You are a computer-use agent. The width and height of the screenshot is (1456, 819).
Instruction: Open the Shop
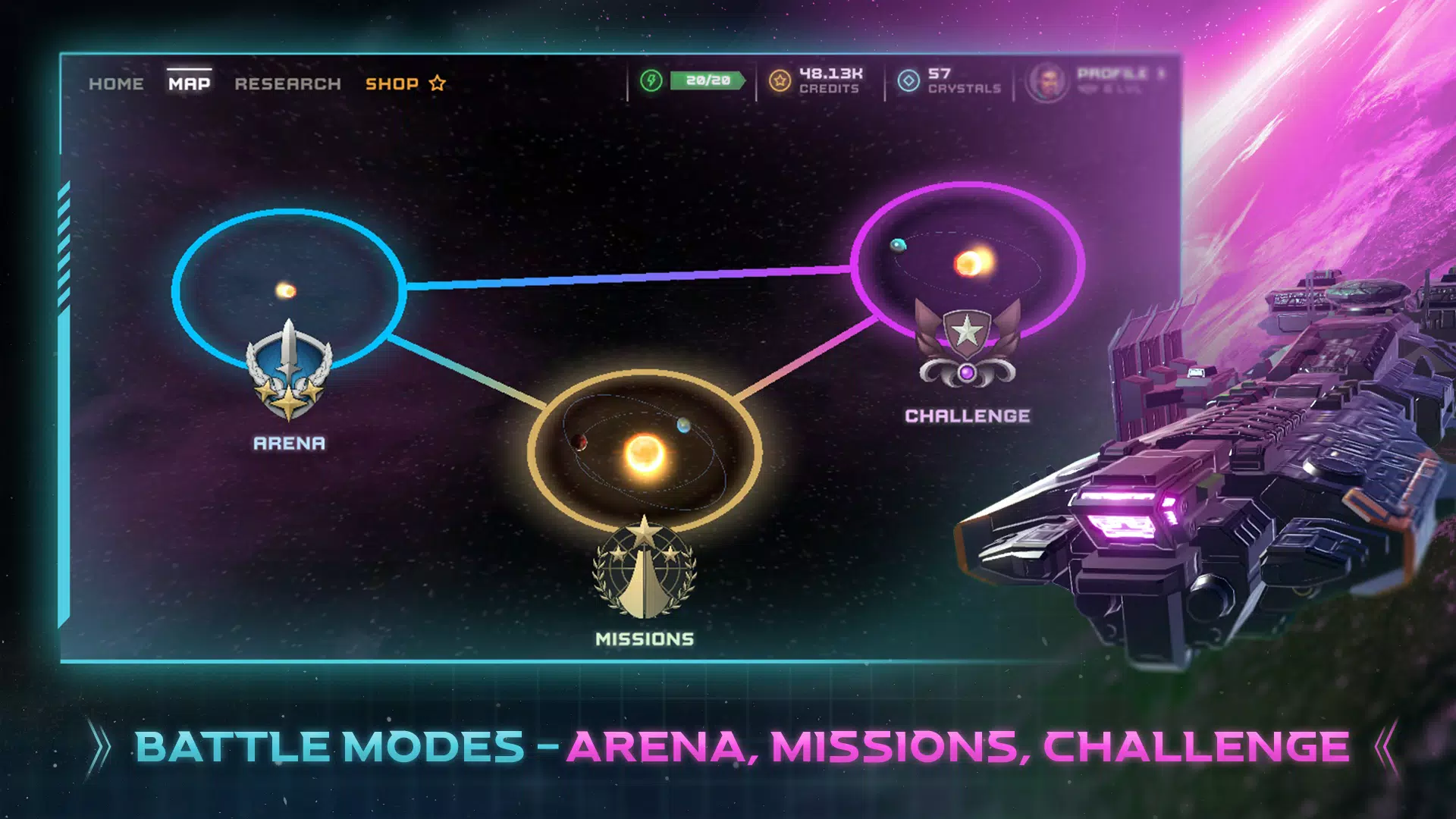[x=391, y=83]
